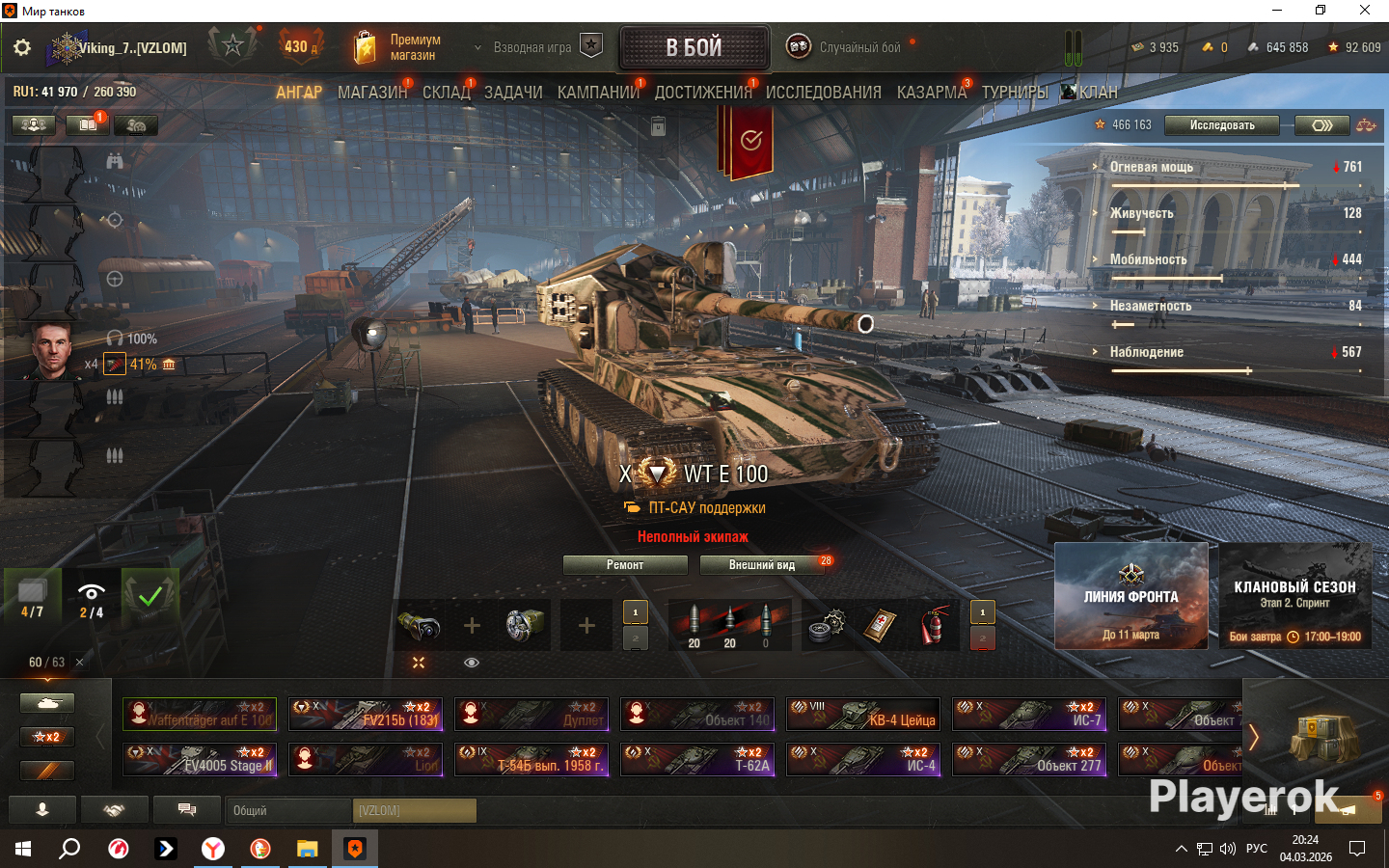Image resolution: width=1389 pixels, height=868 pixels.
Task: Click the Ремонт repair button
Action: pos(625,565)
